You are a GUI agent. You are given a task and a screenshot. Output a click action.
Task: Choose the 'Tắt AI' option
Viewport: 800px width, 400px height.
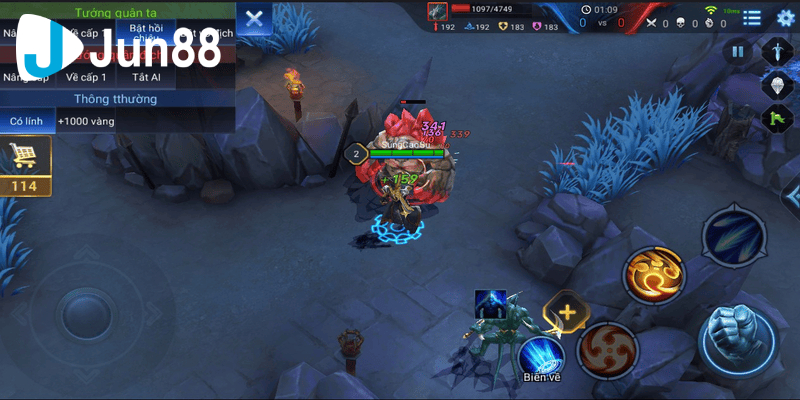146,77
